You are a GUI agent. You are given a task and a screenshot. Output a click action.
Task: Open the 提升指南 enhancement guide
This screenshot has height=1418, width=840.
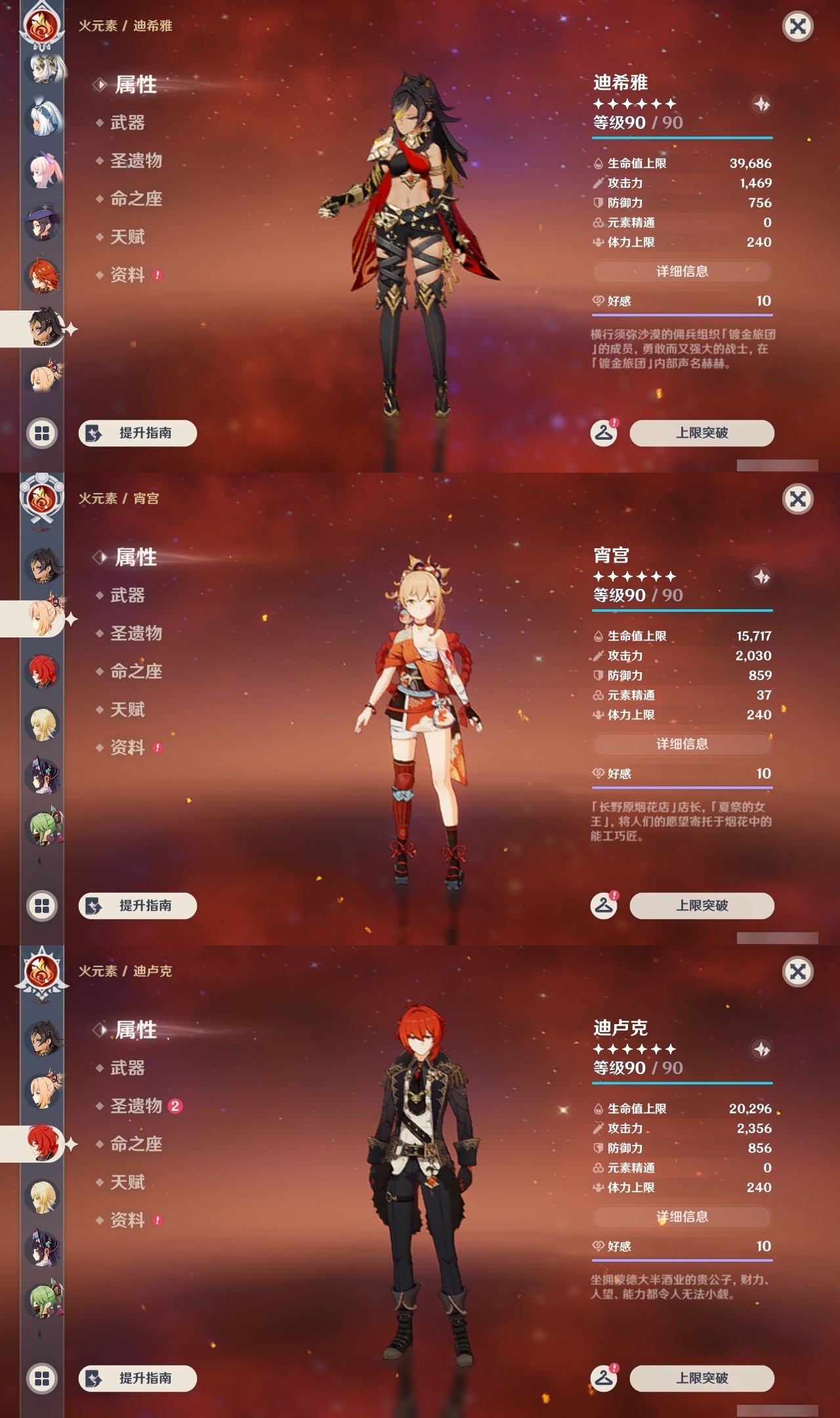pyautogui.click(x=136, y=433)
